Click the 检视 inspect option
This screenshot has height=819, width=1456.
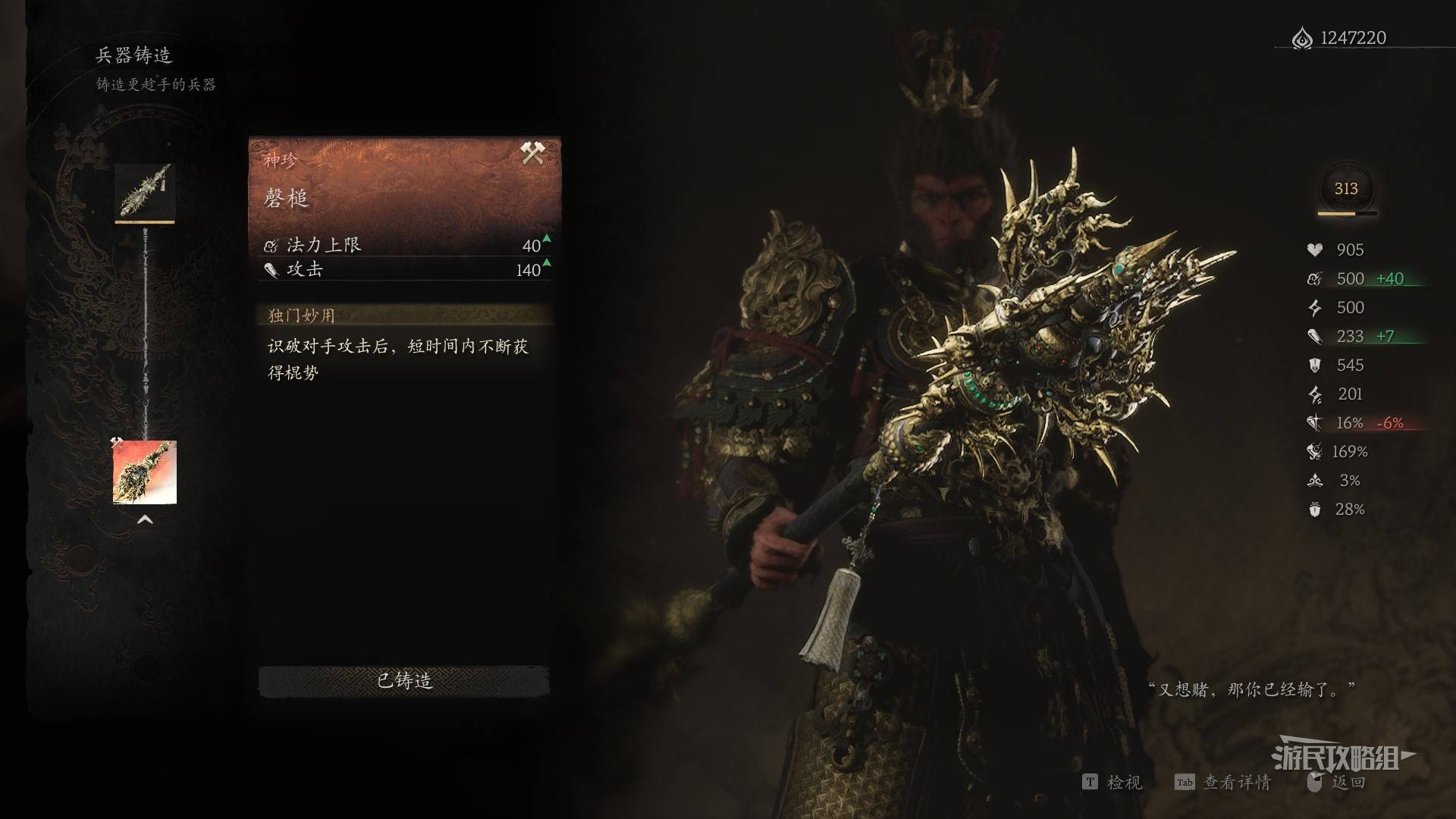[1113, 782]
